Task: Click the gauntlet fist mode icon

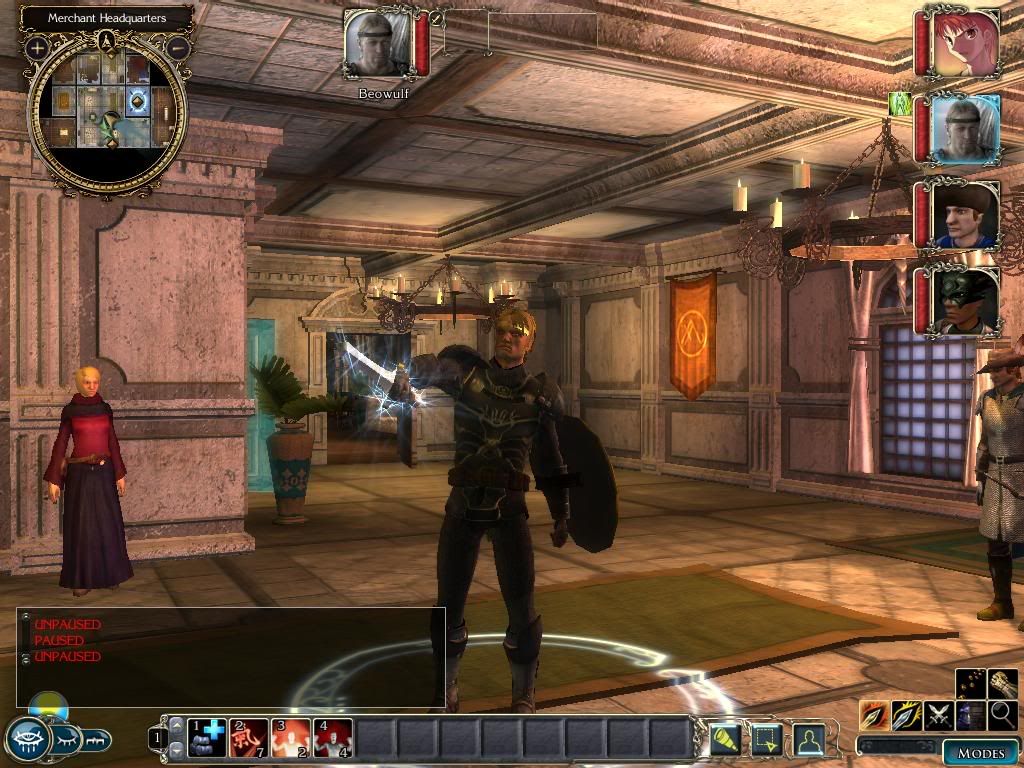Action: (x=1002, y=684)
